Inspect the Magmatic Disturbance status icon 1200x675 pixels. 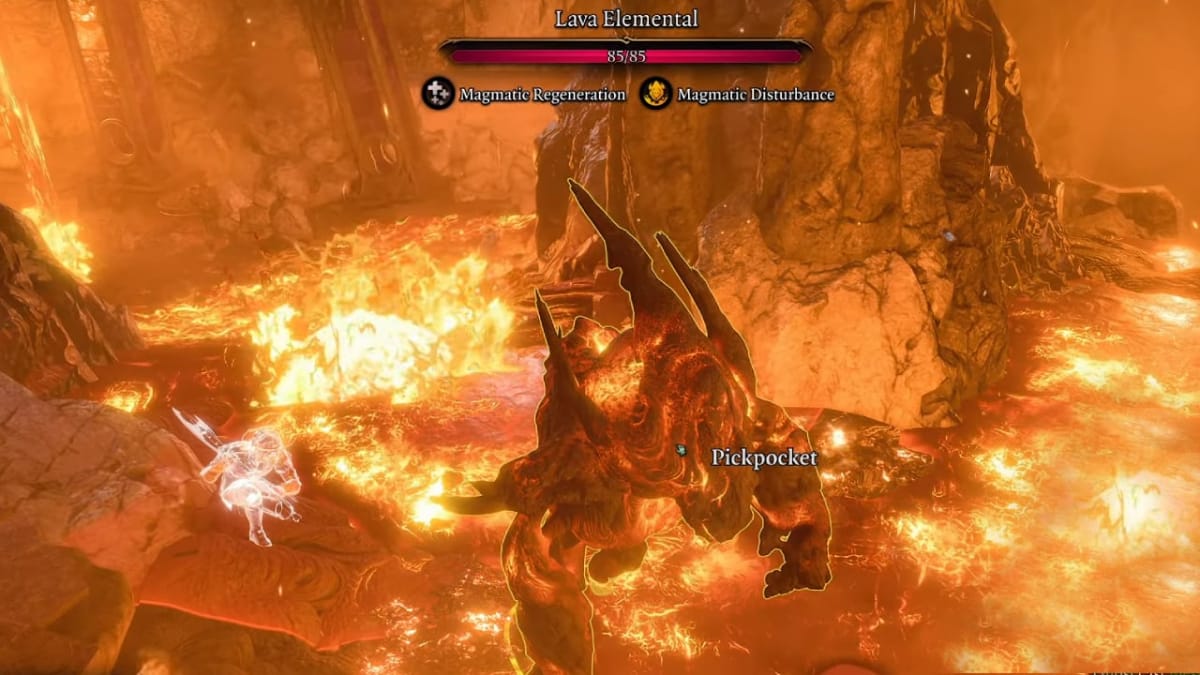655,94
